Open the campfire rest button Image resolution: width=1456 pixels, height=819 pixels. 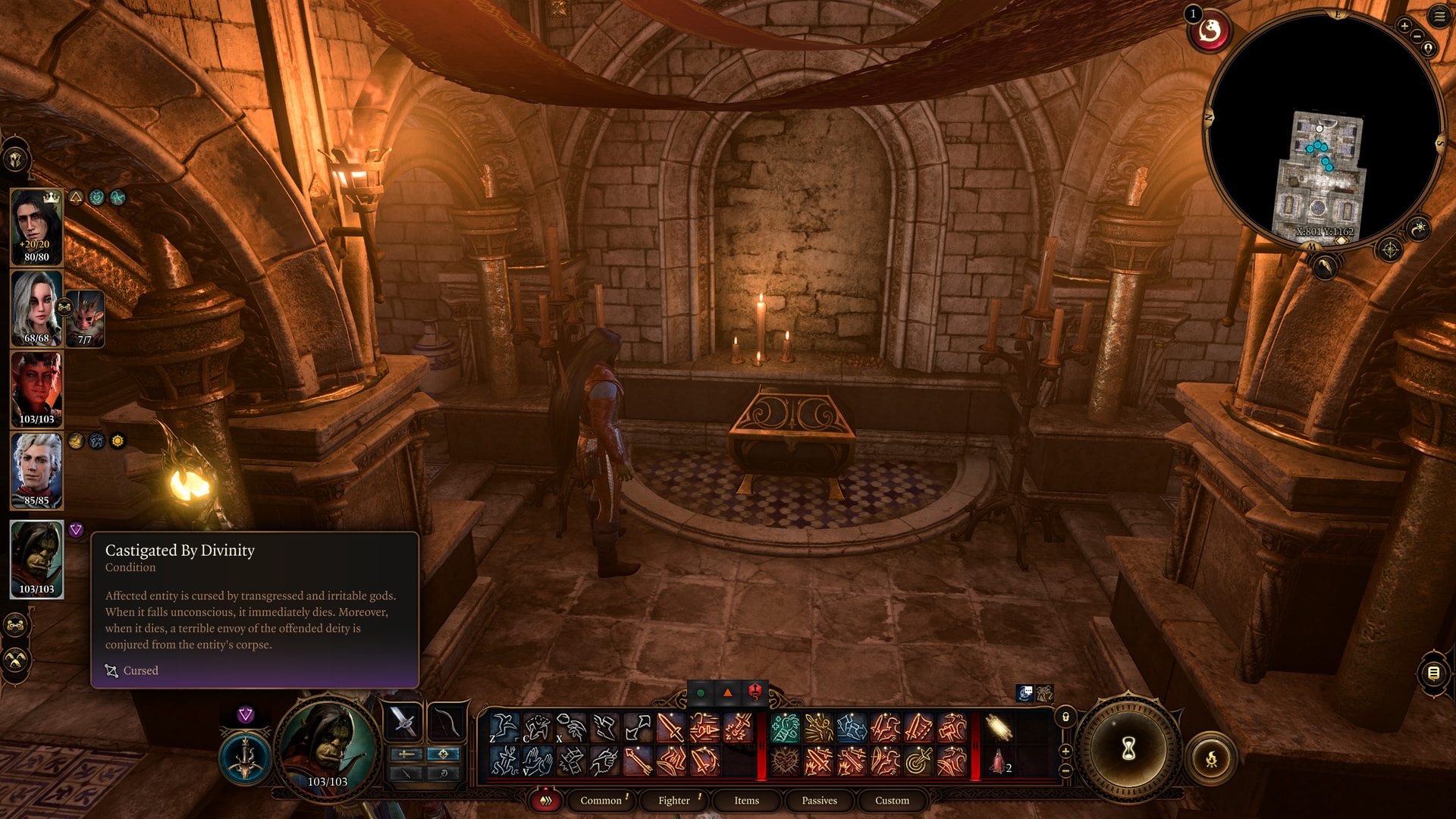[x=1211, y=758]
